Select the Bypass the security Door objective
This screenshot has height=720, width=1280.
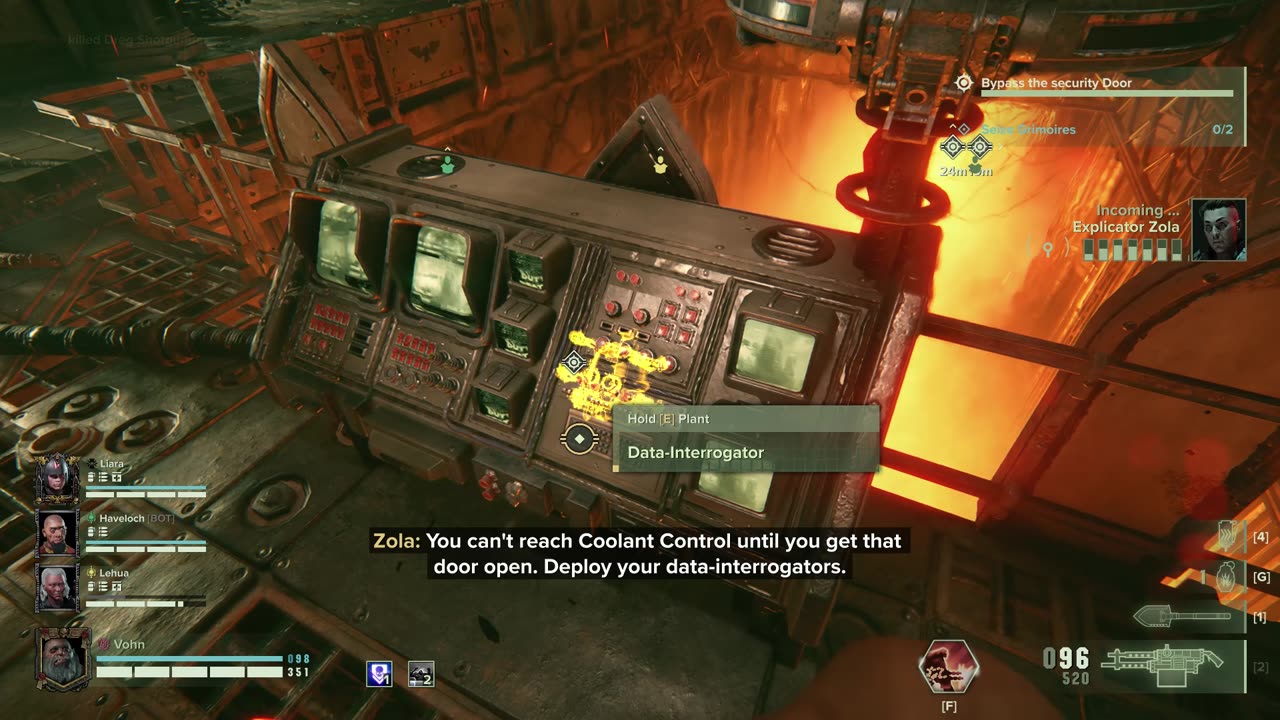[1056, 83]
